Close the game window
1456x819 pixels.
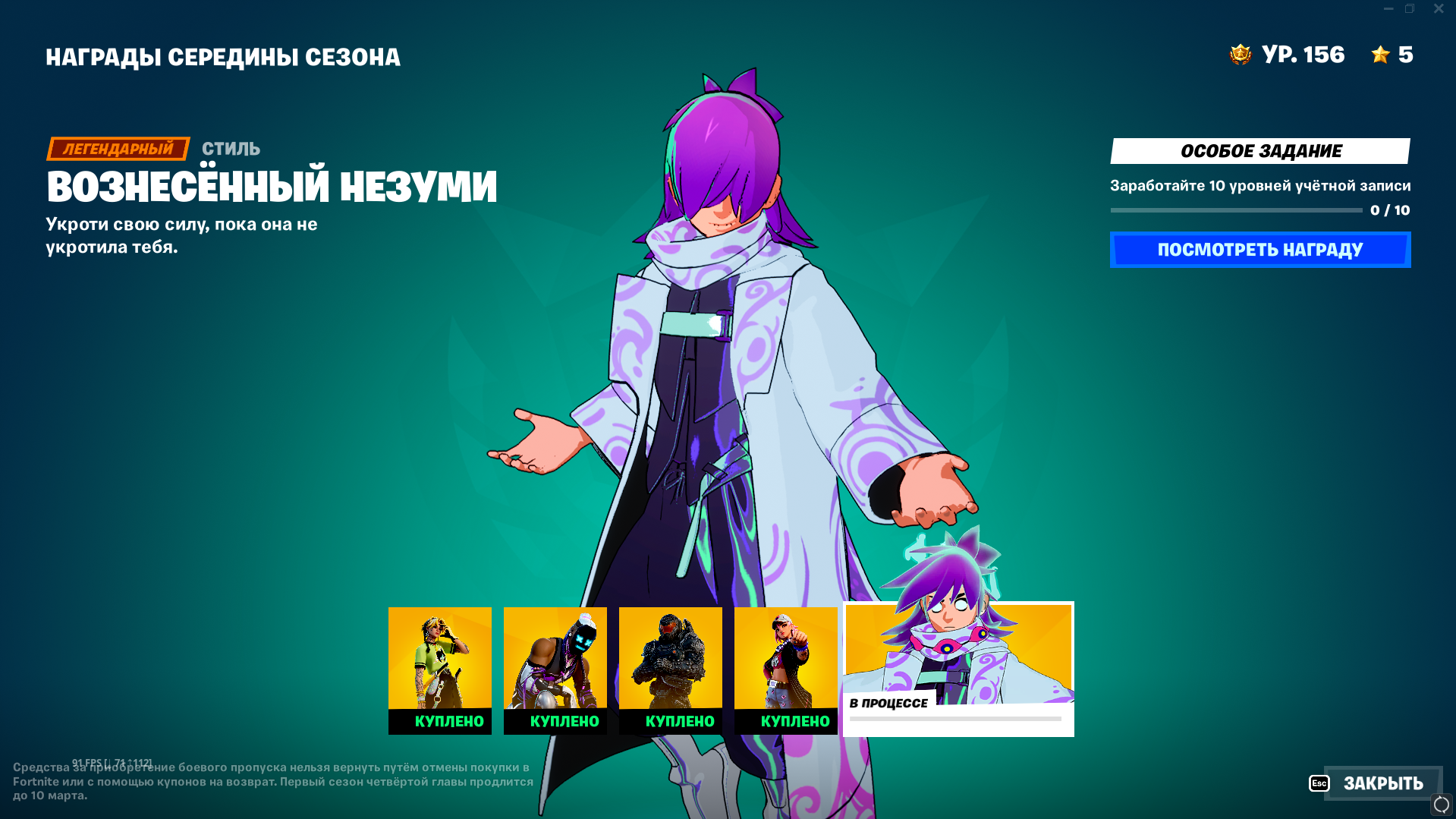coord(1439,9)
